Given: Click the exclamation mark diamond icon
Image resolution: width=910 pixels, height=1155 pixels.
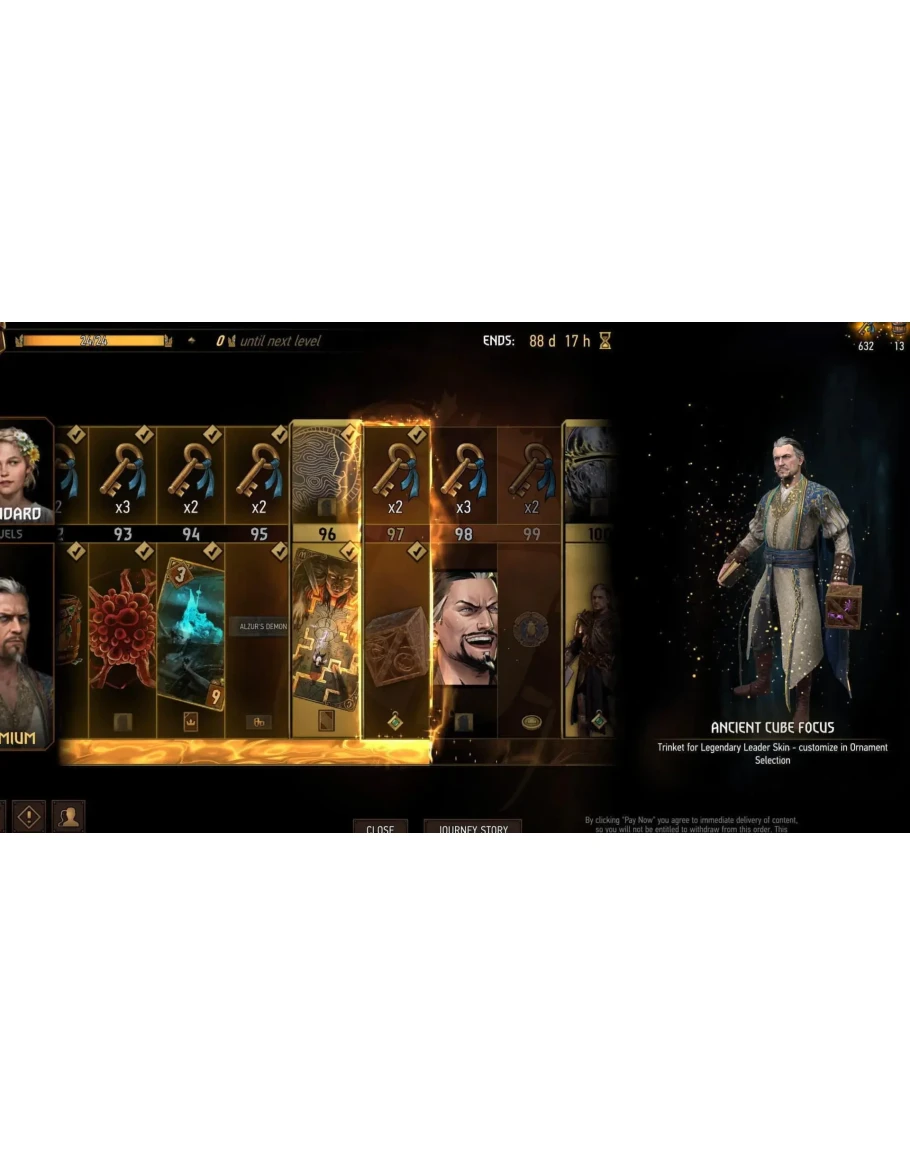Looking at the screenshot, I should pos(28,816).
